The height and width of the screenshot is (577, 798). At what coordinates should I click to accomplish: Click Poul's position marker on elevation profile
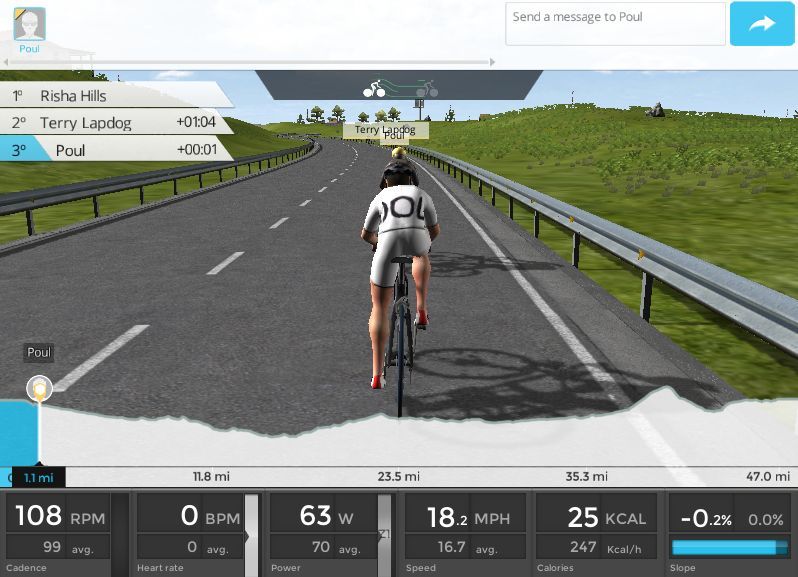point(39,387)
